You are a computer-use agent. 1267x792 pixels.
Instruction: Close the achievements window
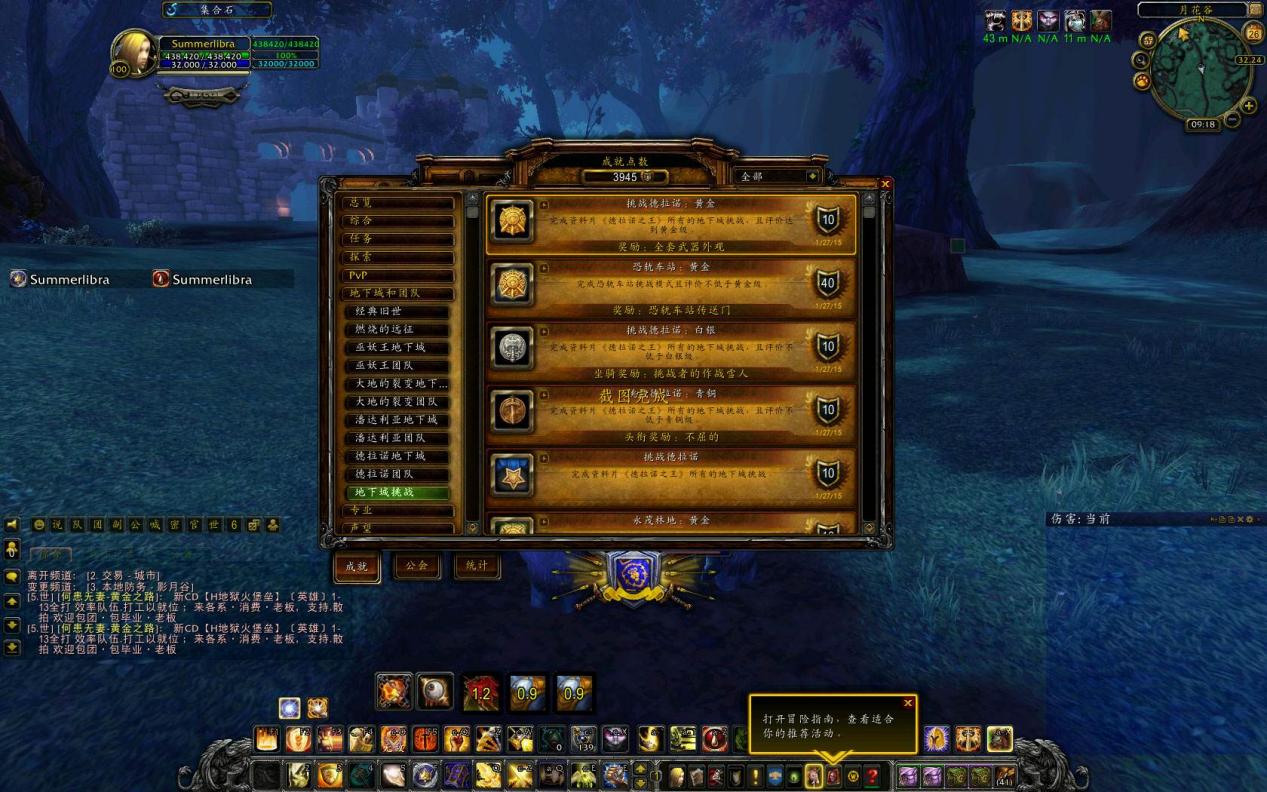click(x=885, y=184)
